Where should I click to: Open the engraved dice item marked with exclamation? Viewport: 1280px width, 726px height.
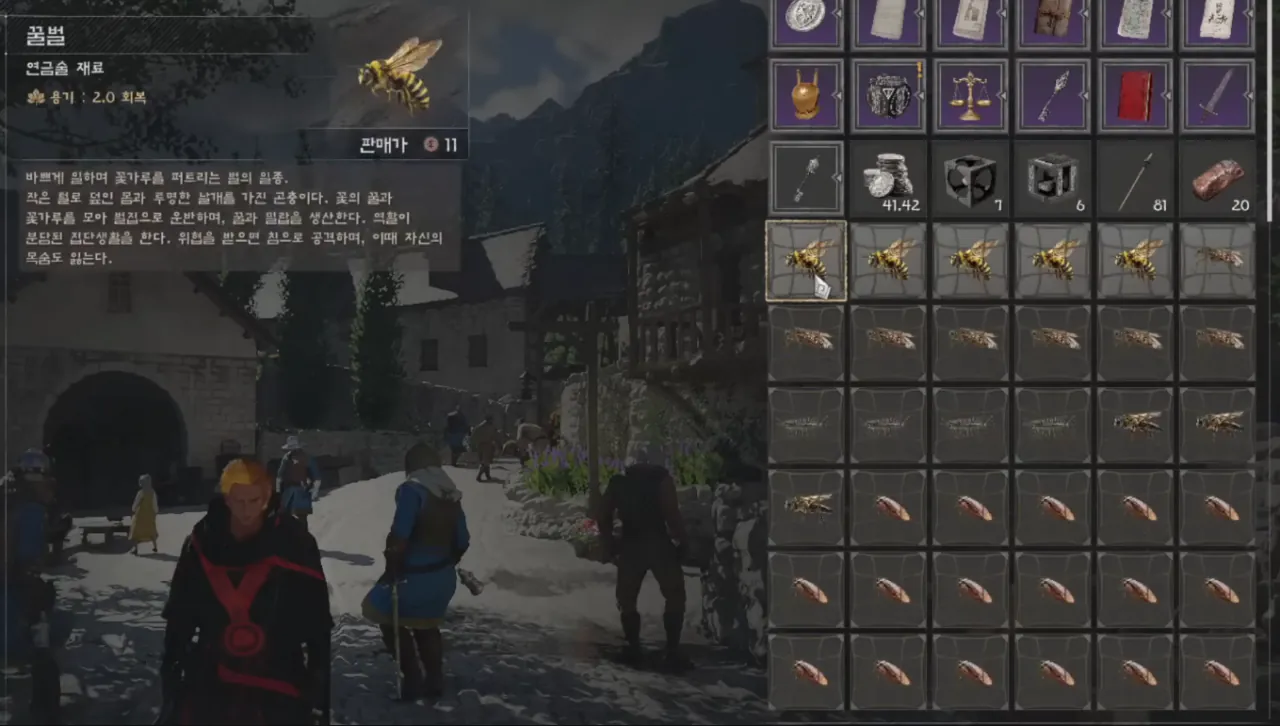coord(888,96)
